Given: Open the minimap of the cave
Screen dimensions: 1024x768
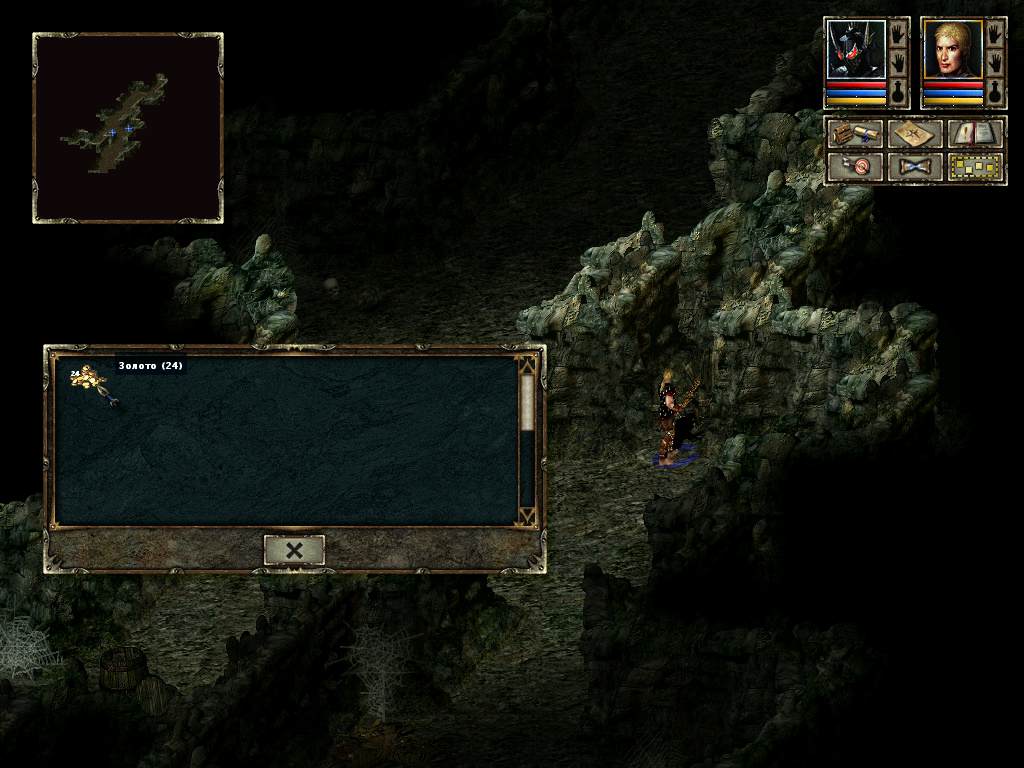Looking at the screenshot, I should click(x=128, y=127).
